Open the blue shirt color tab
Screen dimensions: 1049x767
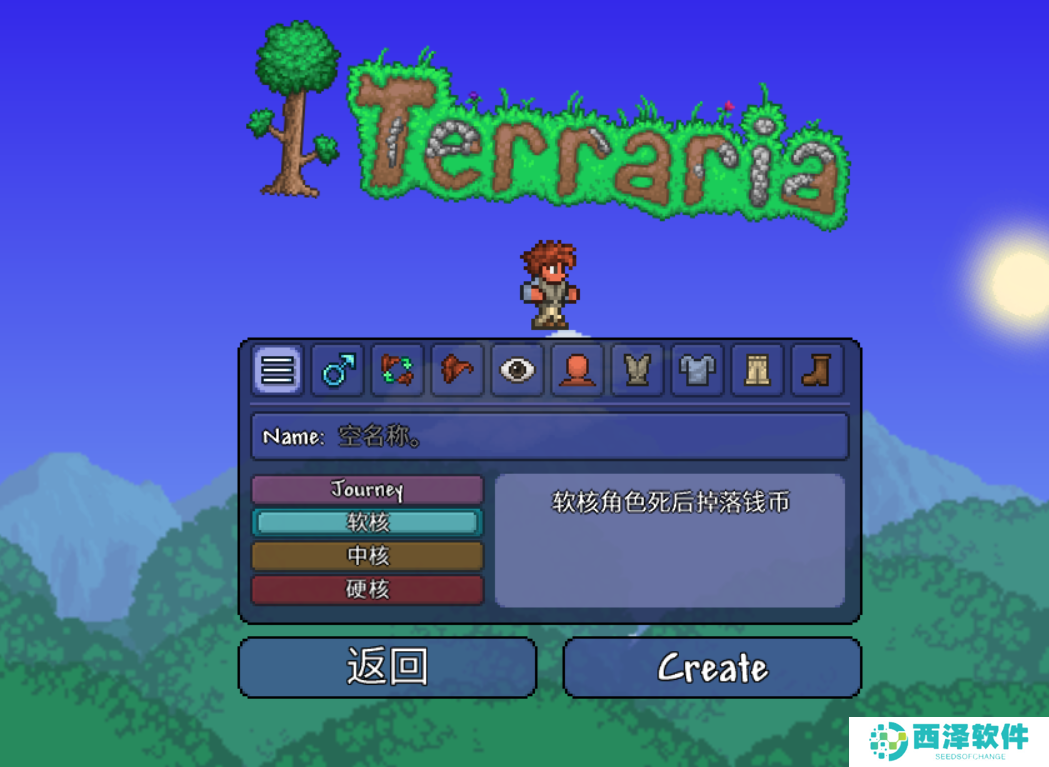[697, 371]
